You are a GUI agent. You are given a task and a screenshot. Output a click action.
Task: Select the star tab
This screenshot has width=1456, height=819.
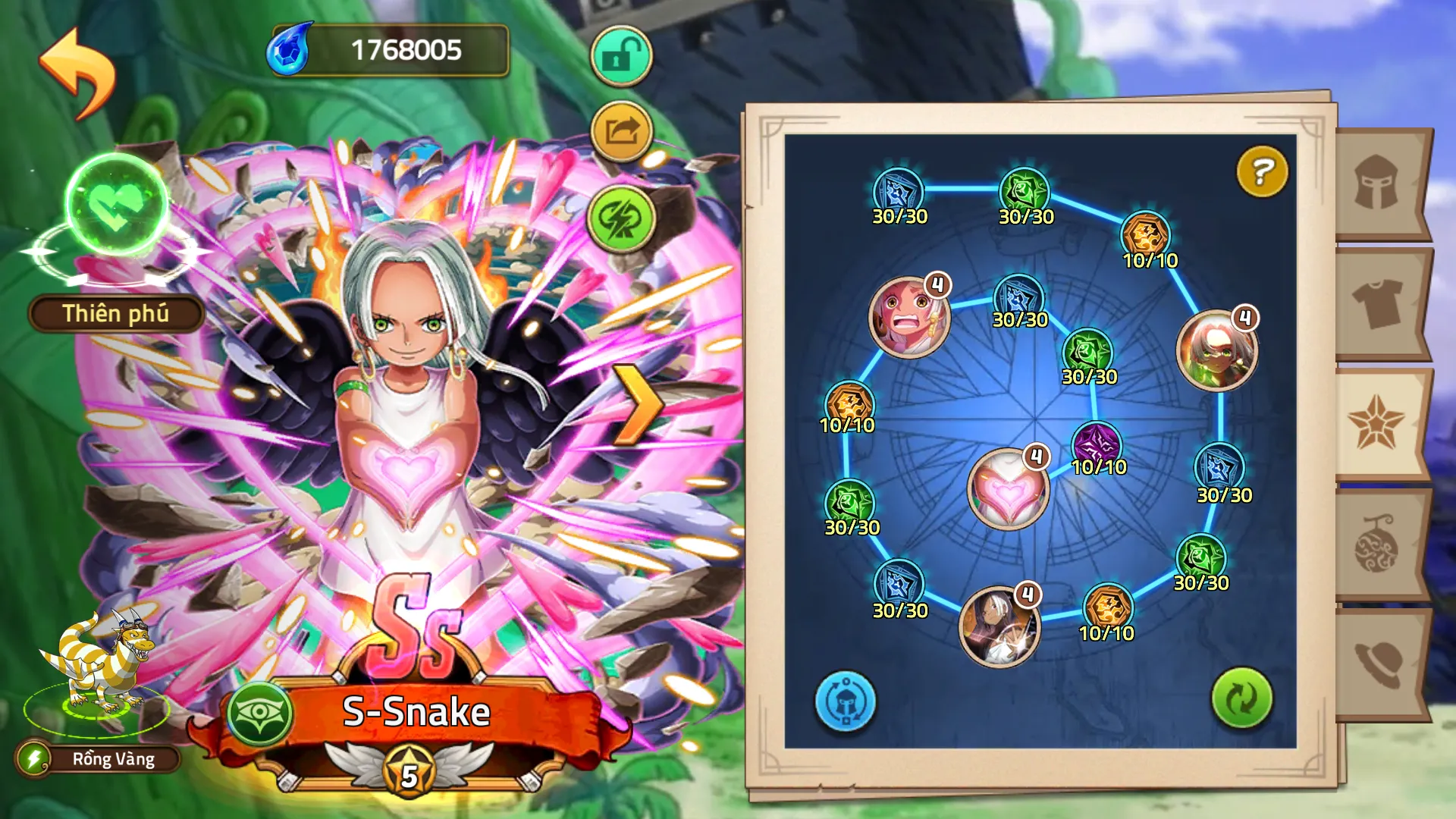pos(1377,423)
